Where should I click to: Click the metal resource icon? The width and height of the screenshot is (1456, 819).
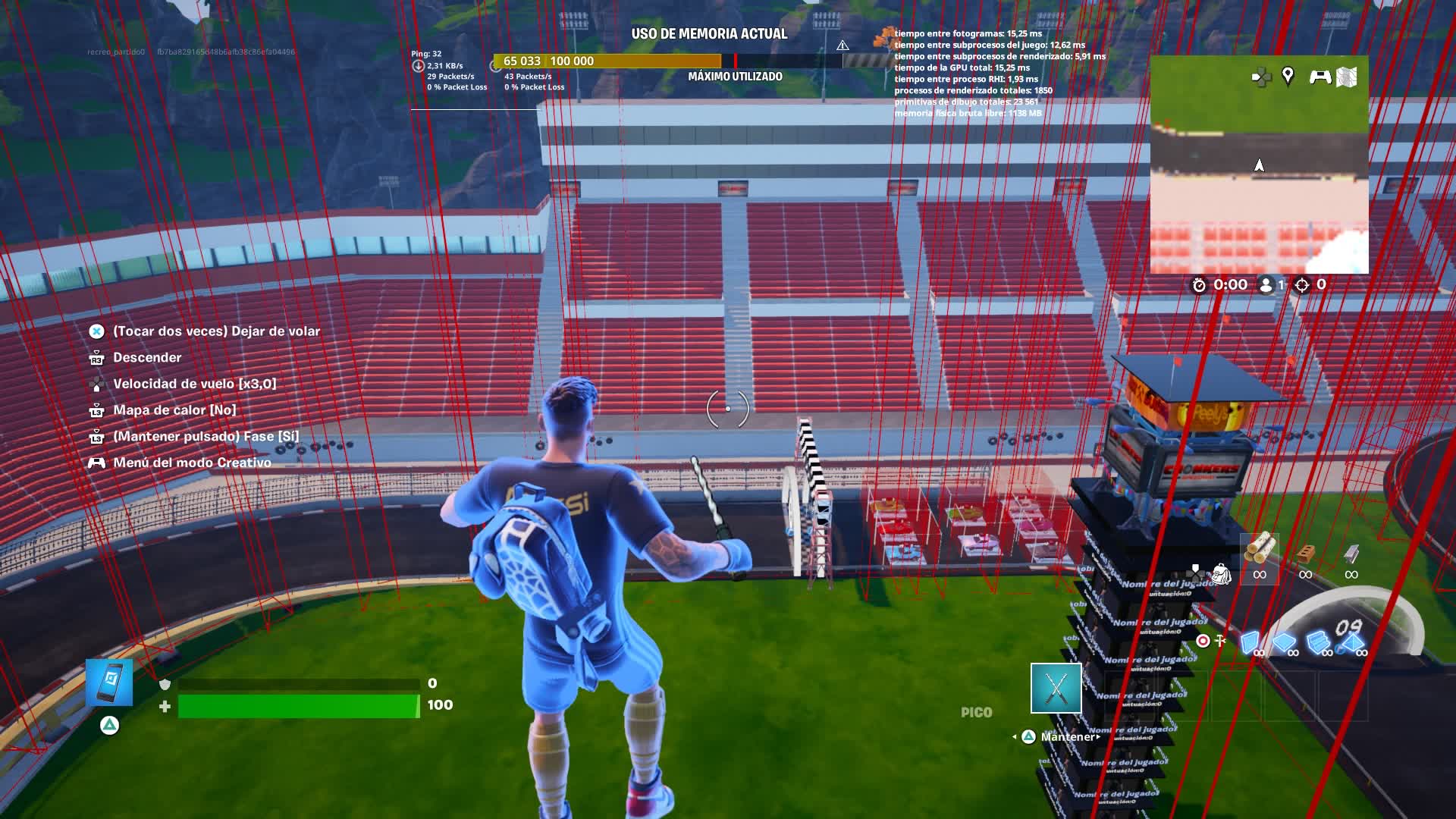1352,552
